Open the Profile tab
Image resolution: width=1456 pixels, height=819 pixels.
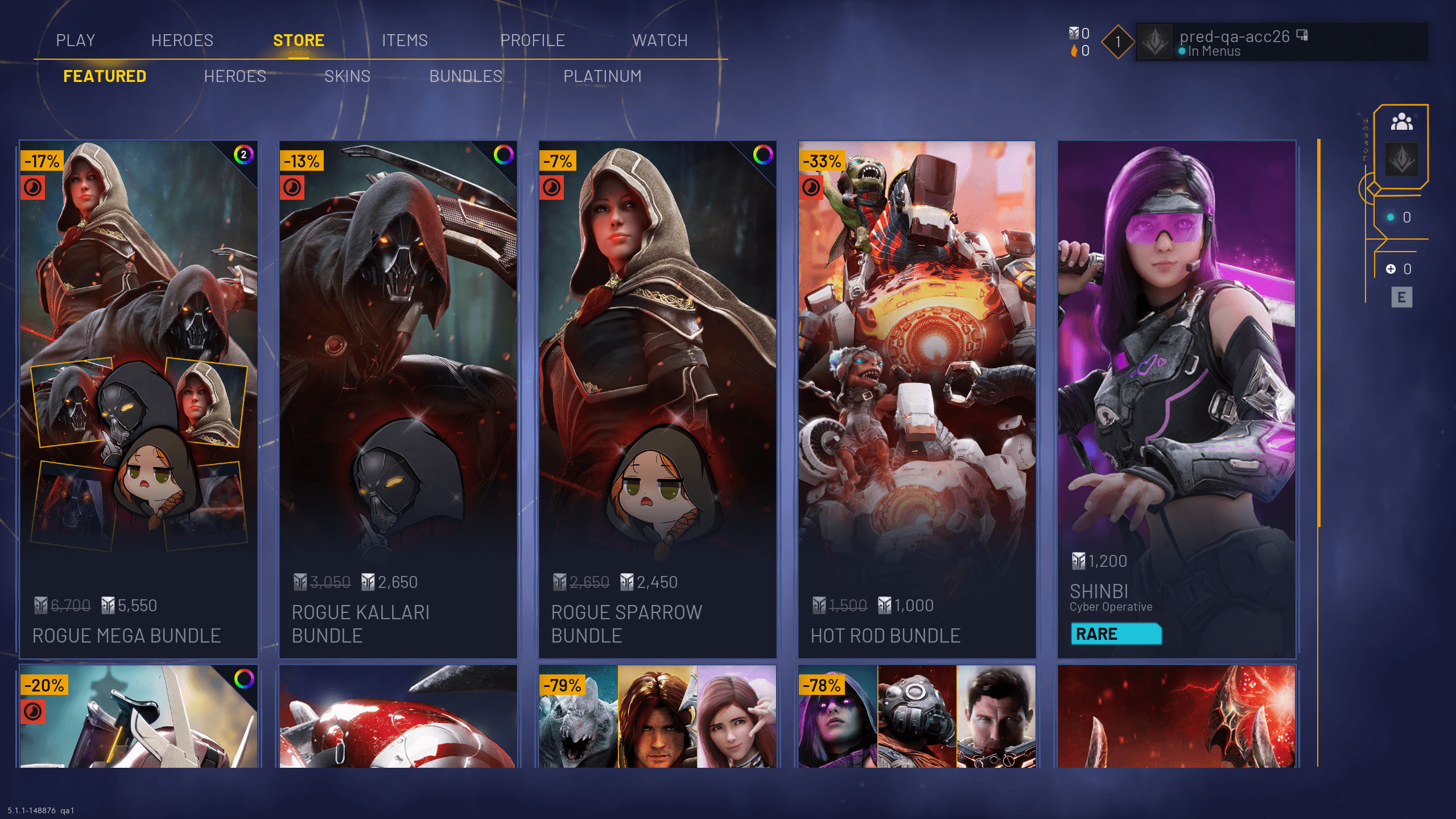(532, 40)
